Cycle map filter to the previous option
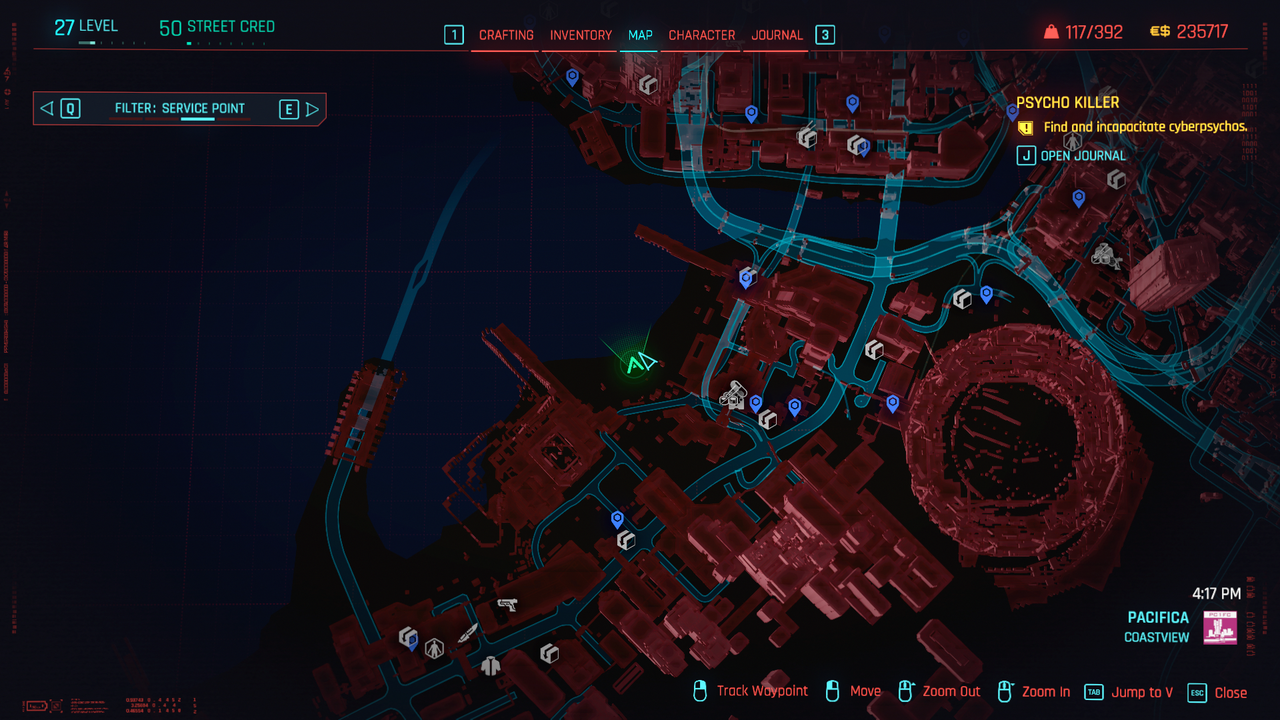Viewport: 1280px width, 720px height. coord(47,109)
